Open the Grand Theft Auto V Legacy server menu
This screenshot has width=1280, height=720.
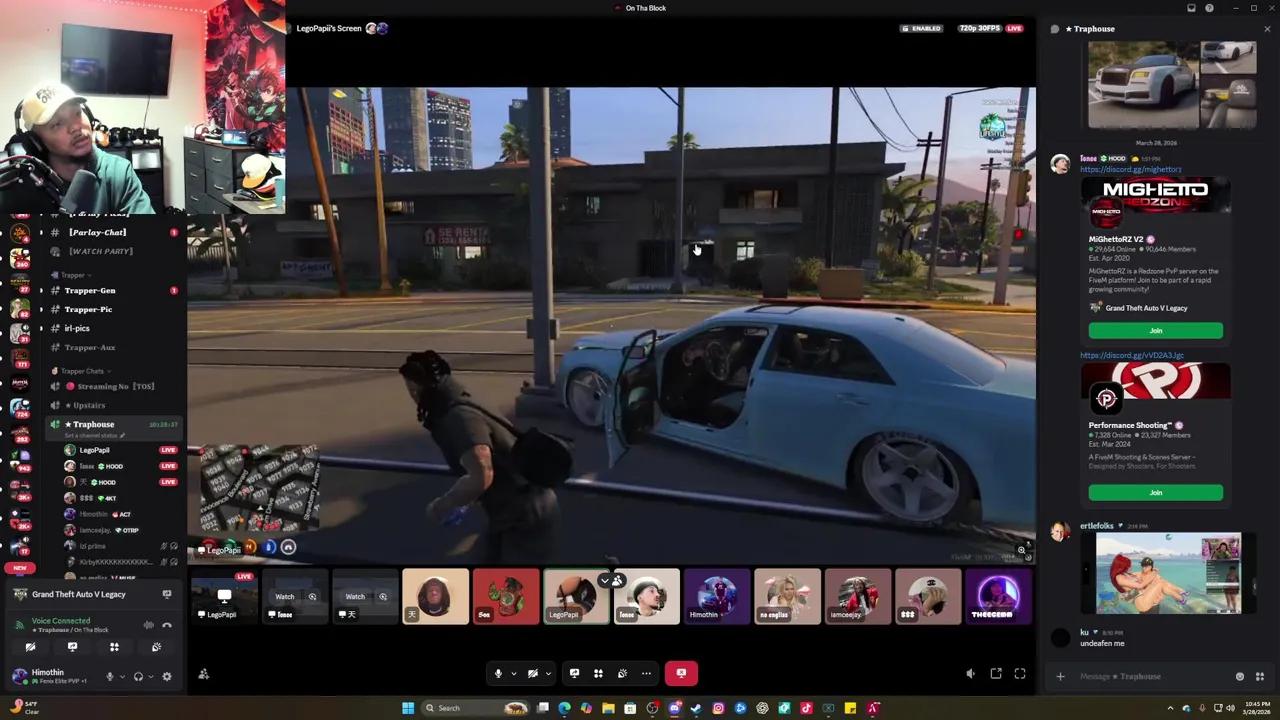pos(79,594)
